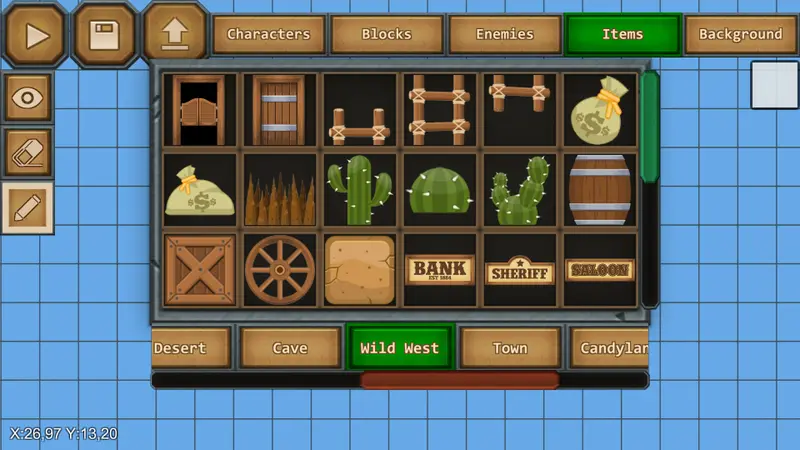Play the level with the play button
Image resolution: width=800 pixels, height=450 pixels.
36,35
